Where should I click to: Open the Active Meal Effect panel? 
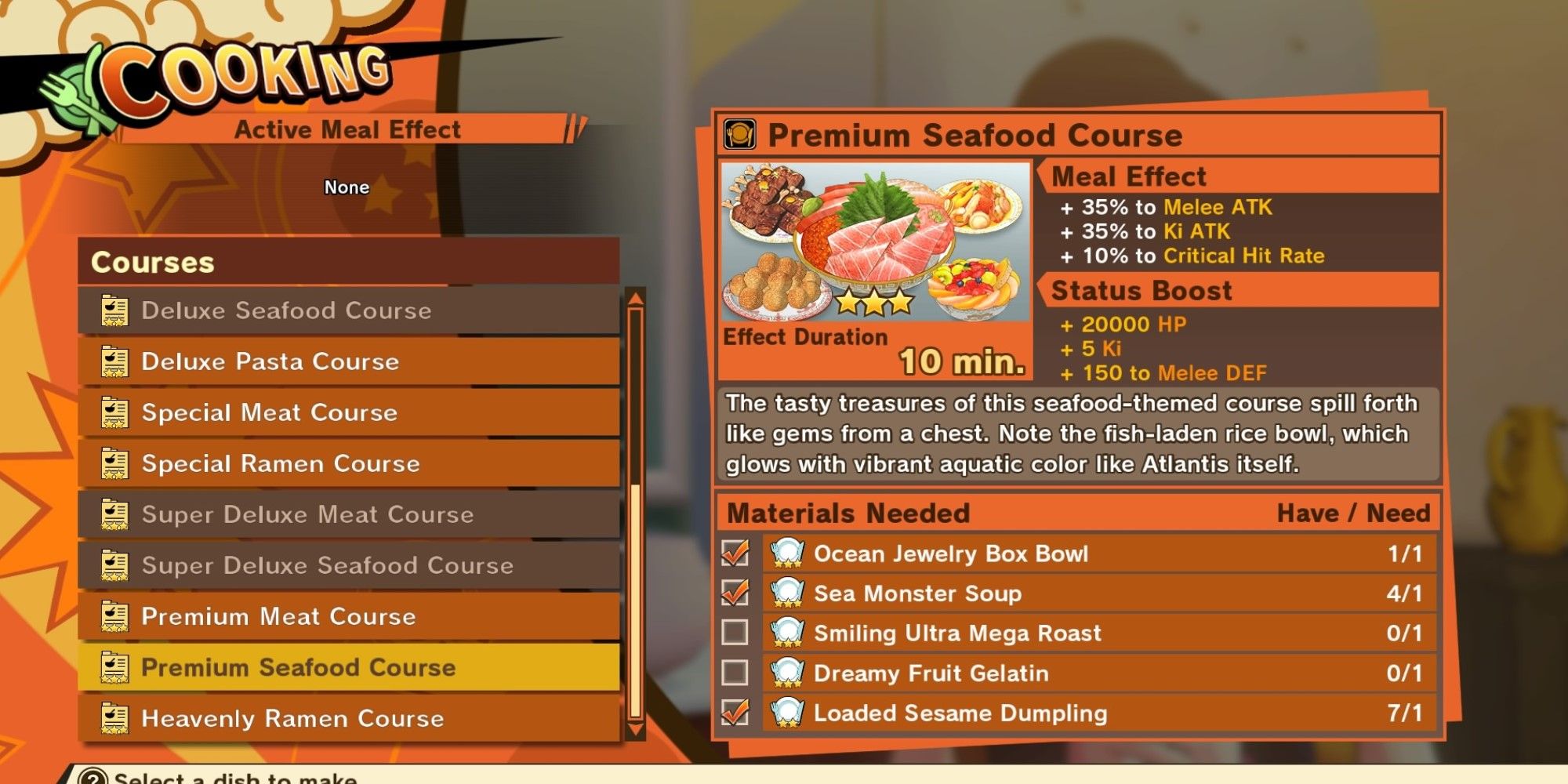(347, 129)
